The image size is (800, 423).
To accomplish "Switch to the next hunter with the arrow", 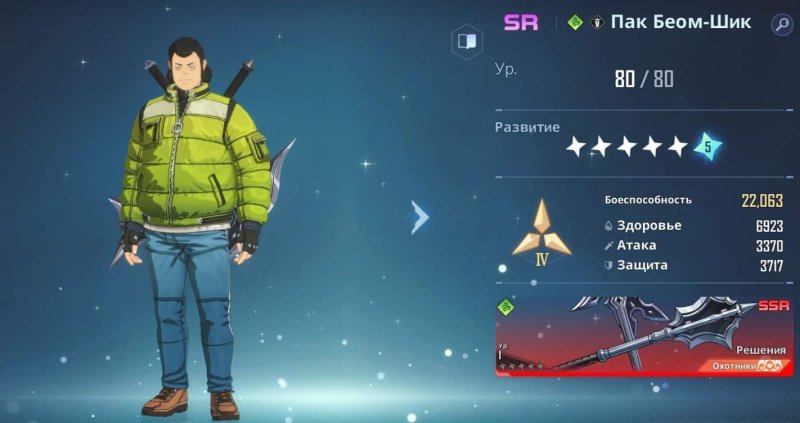I will click(x=420, y=216).
